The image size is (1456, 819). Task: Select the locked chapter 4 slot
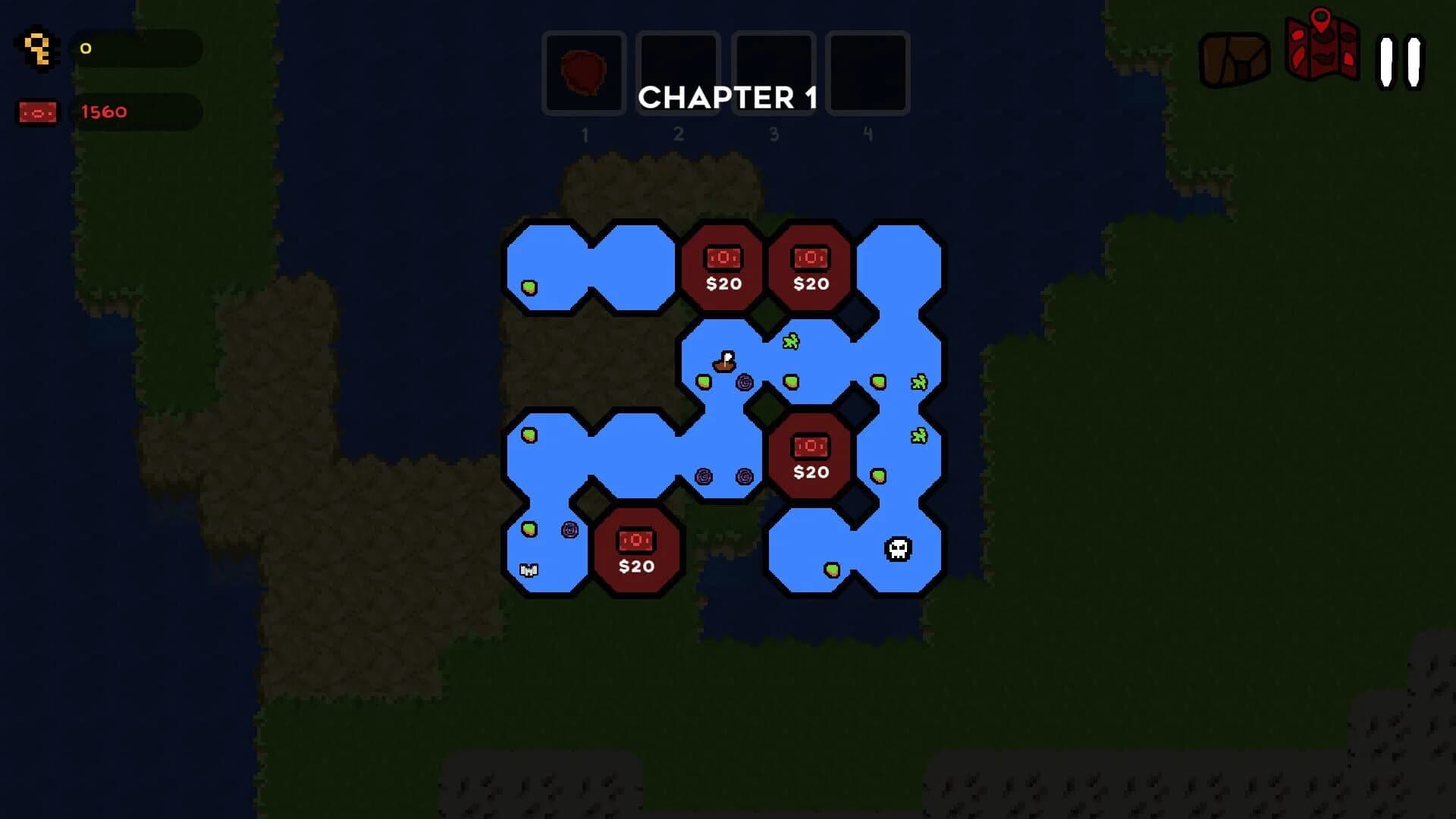point(868,72)
